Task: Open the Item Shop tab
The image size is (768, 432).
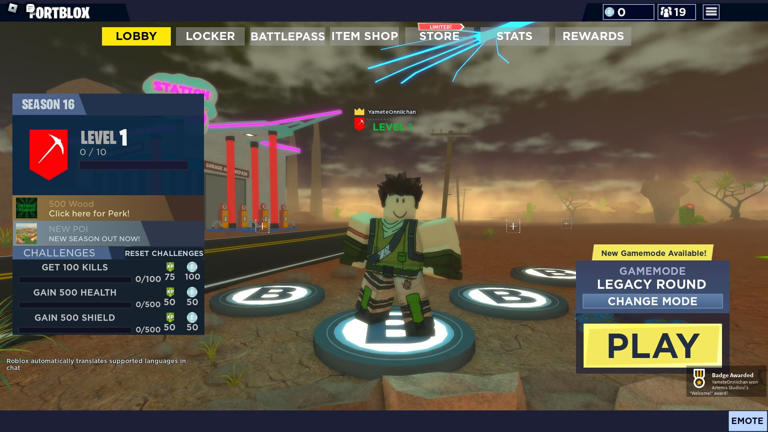Action: (364, 36)
